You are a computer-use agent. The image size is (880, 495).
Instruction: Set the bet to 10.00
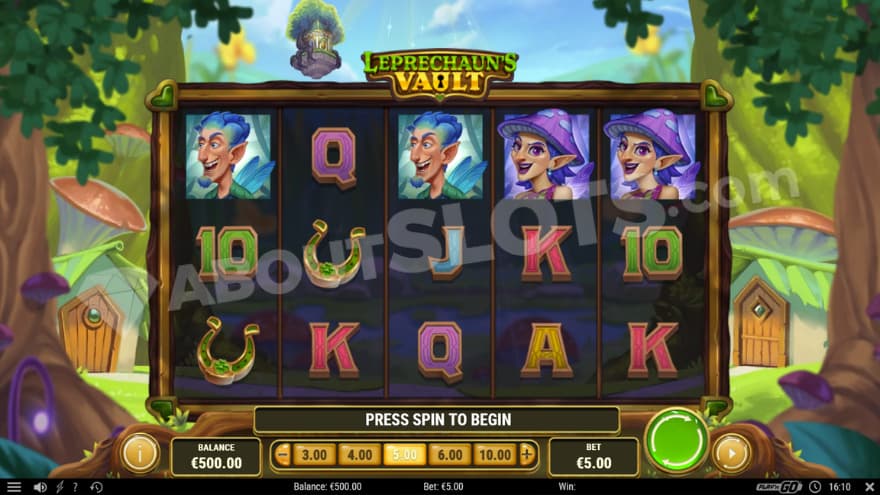495,455
